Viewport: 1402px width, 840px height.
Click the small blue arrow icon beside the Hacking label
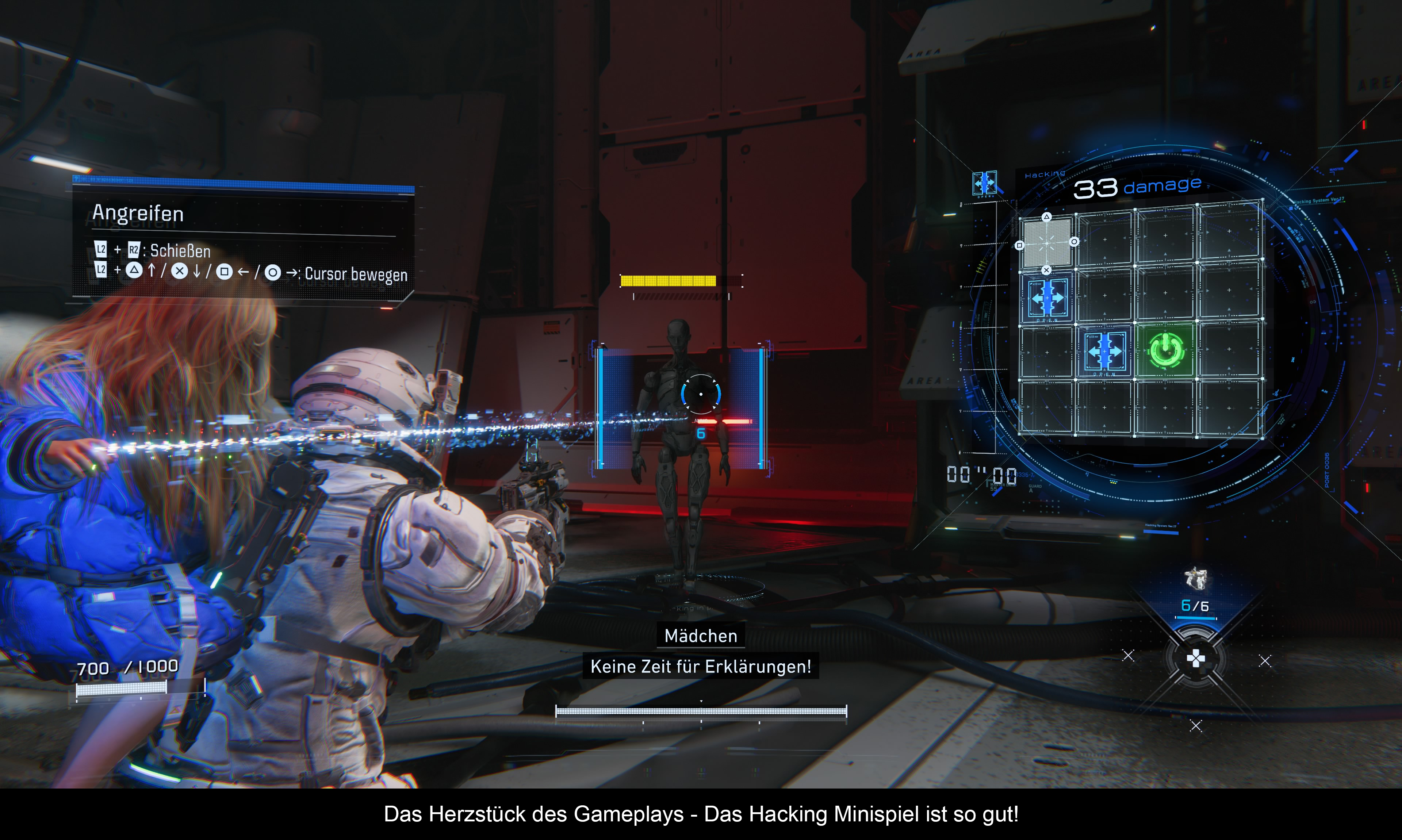point(984,183)
